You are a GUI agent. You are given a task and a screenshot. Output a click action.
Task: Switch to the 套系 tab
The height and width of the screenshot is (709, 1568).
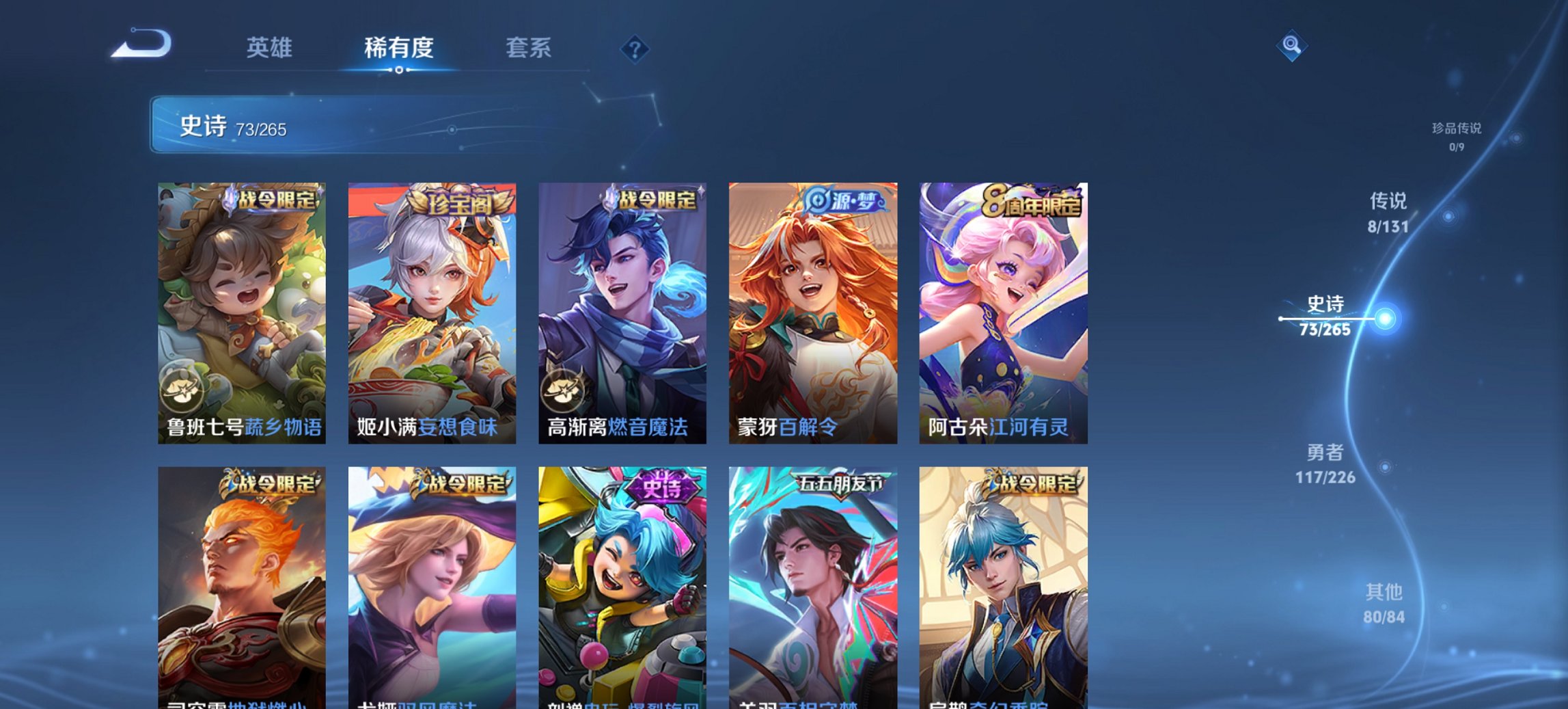[527, 48]
